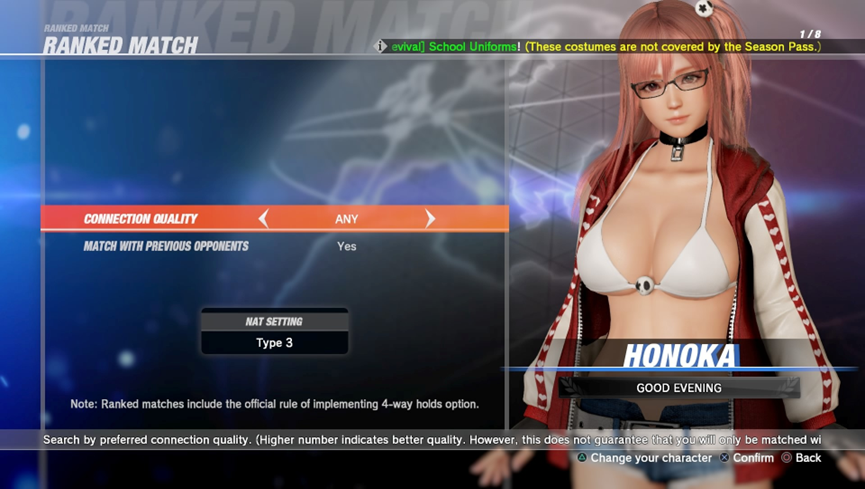Image resolution: width=865 pixels, height=489 pixels.
Task: Click the left arrow beside ANY
Action: 264,219
